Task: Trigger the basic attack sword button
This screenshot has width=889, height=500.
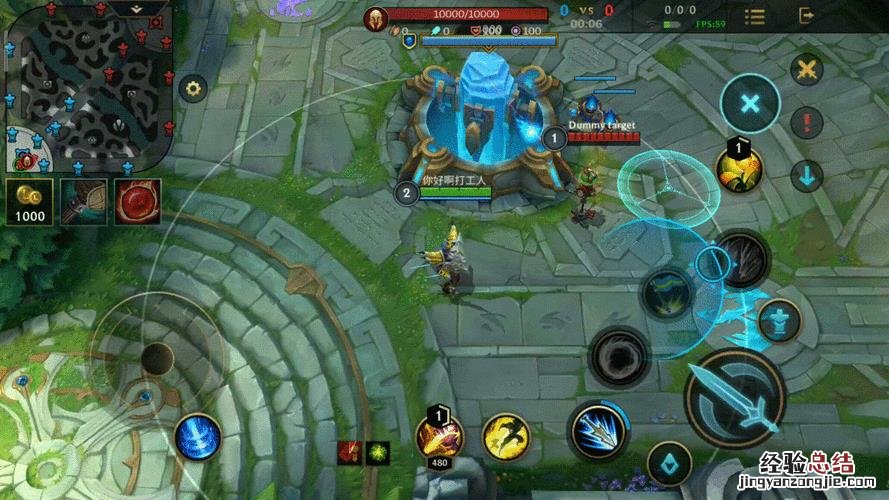Action: click(735, 399)
